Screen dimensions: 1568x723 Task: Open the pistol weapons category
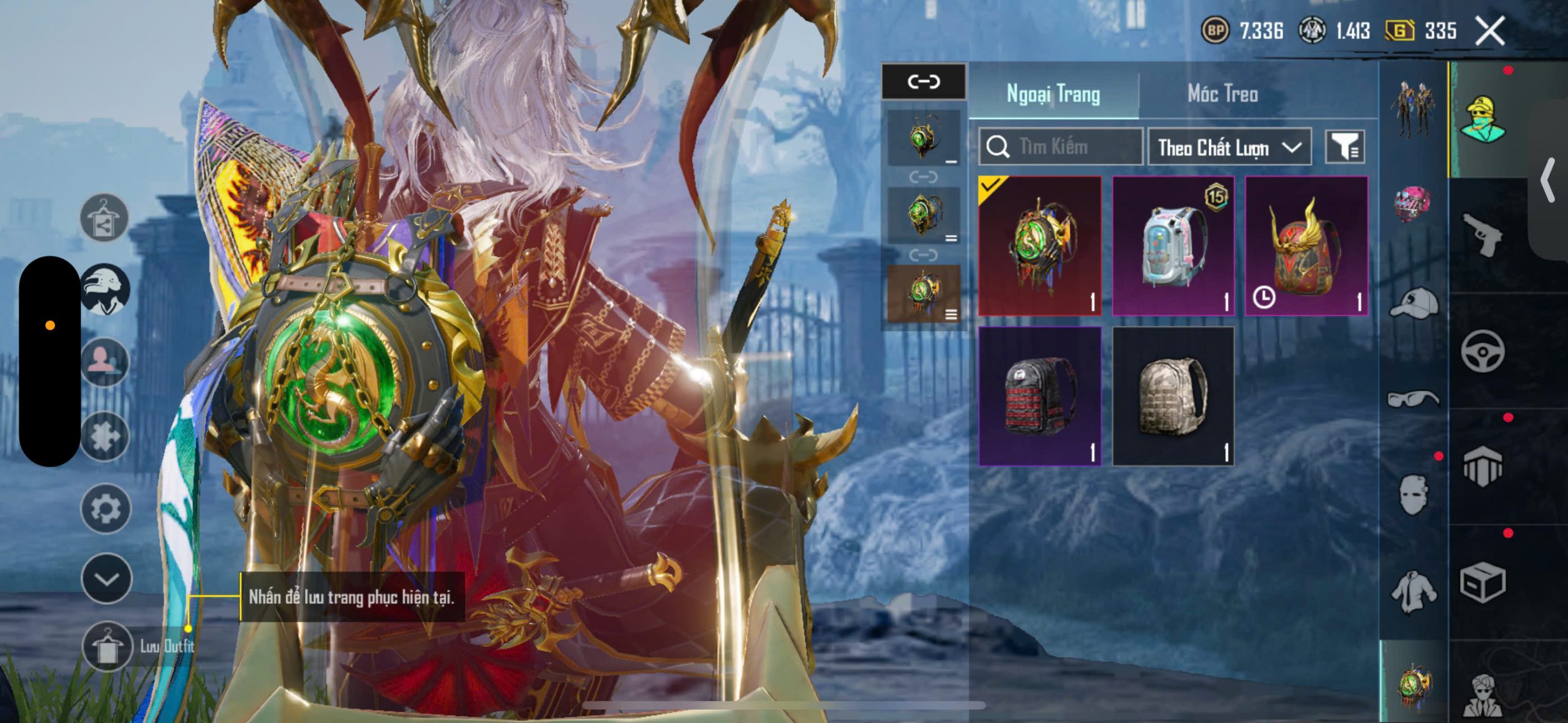[1482, 234]
